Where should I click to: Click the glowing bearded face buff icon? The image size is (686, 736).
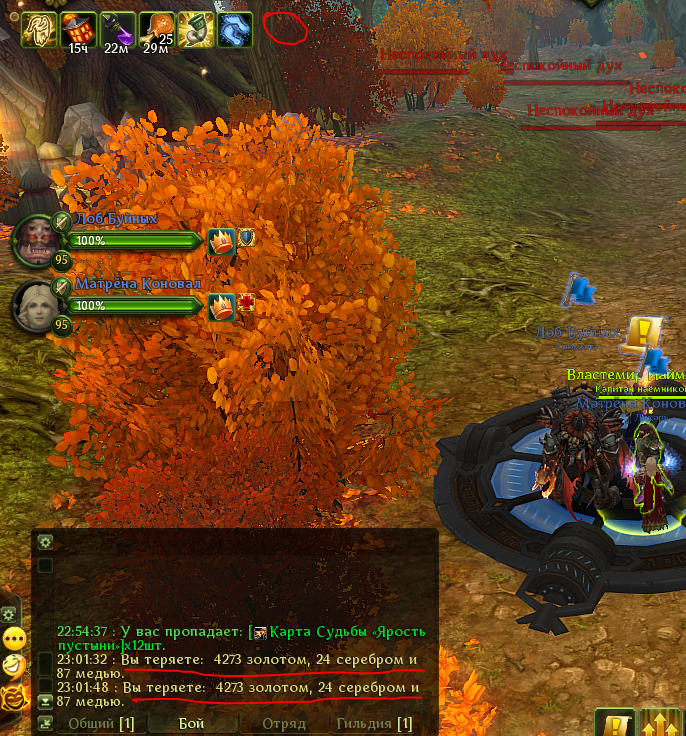(38, 29)
